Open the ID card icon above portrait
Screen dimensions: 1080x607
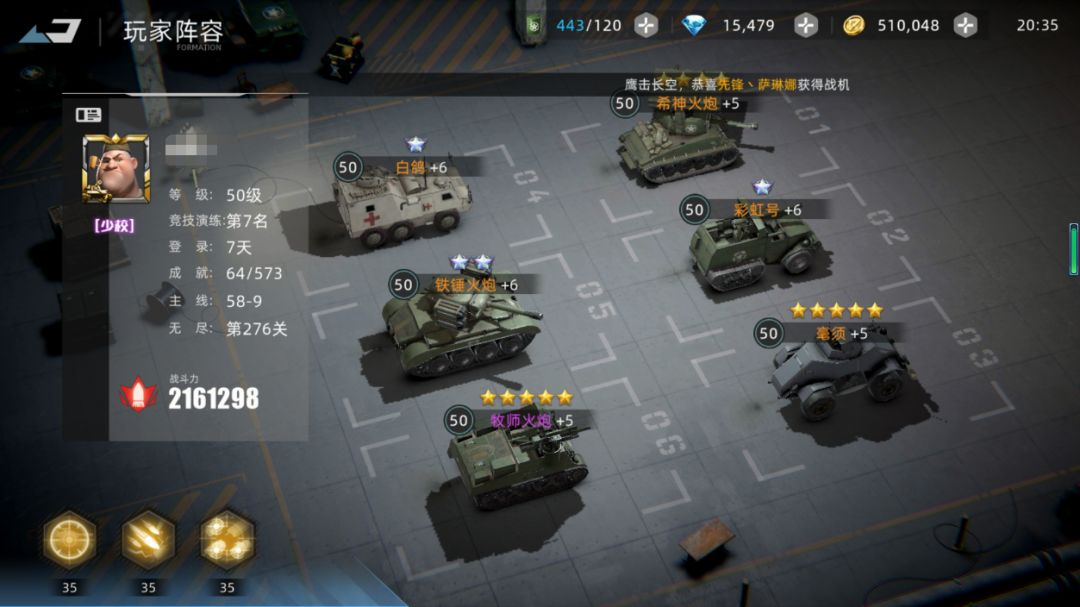point(89,114)
